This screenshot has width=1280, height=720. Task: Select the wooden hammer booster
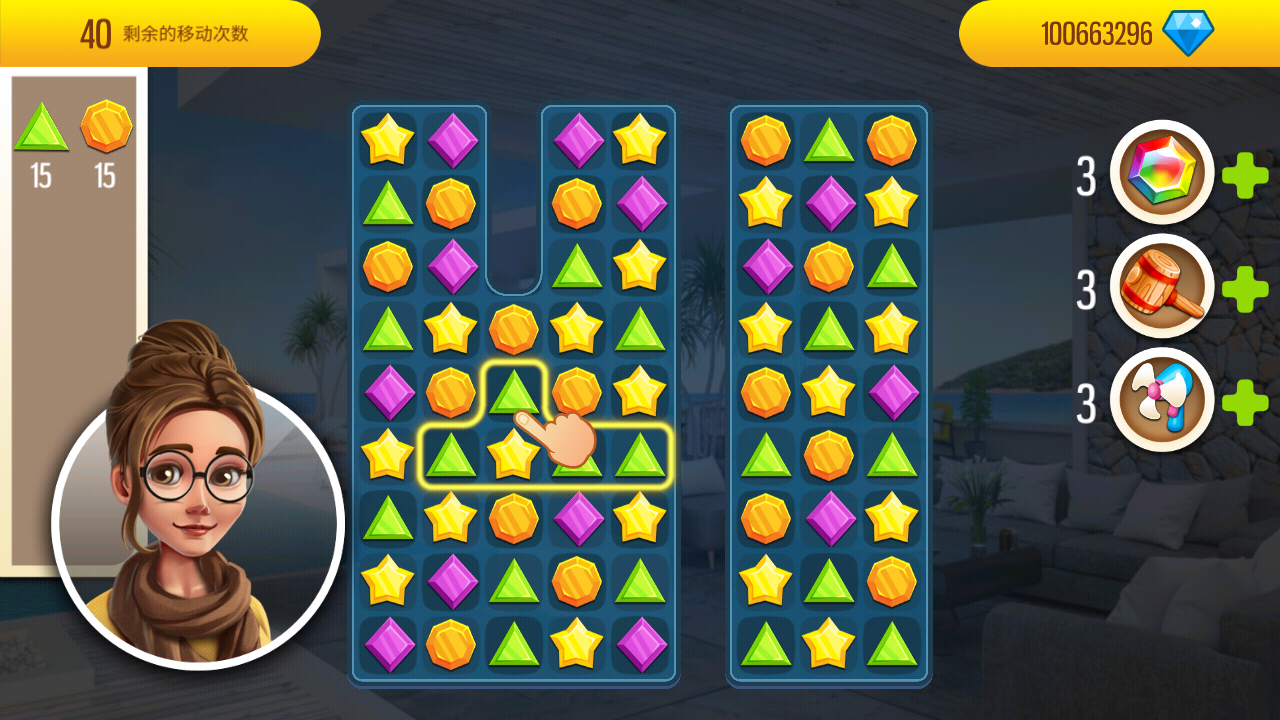[x=1161, y=287]
